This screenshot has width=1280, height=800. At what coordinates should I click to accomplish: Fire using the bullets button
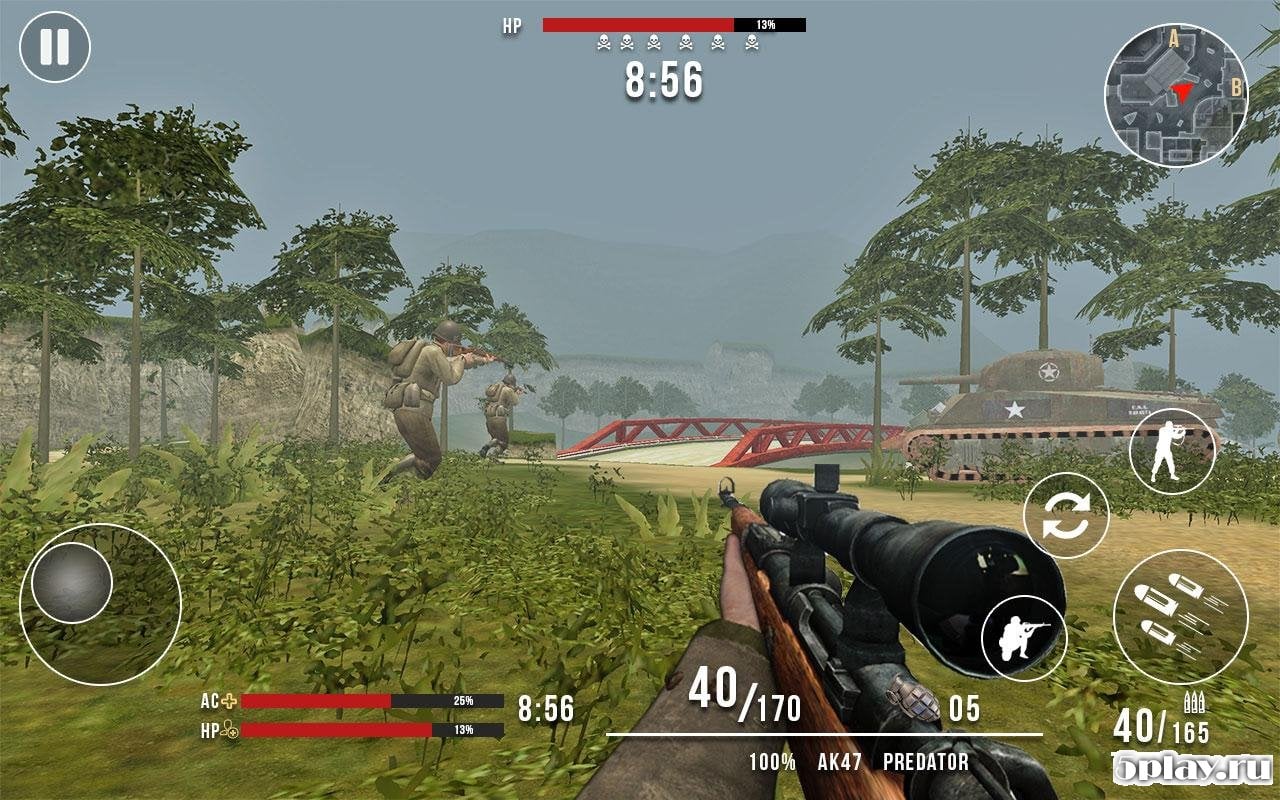(x=1180, y=616)
